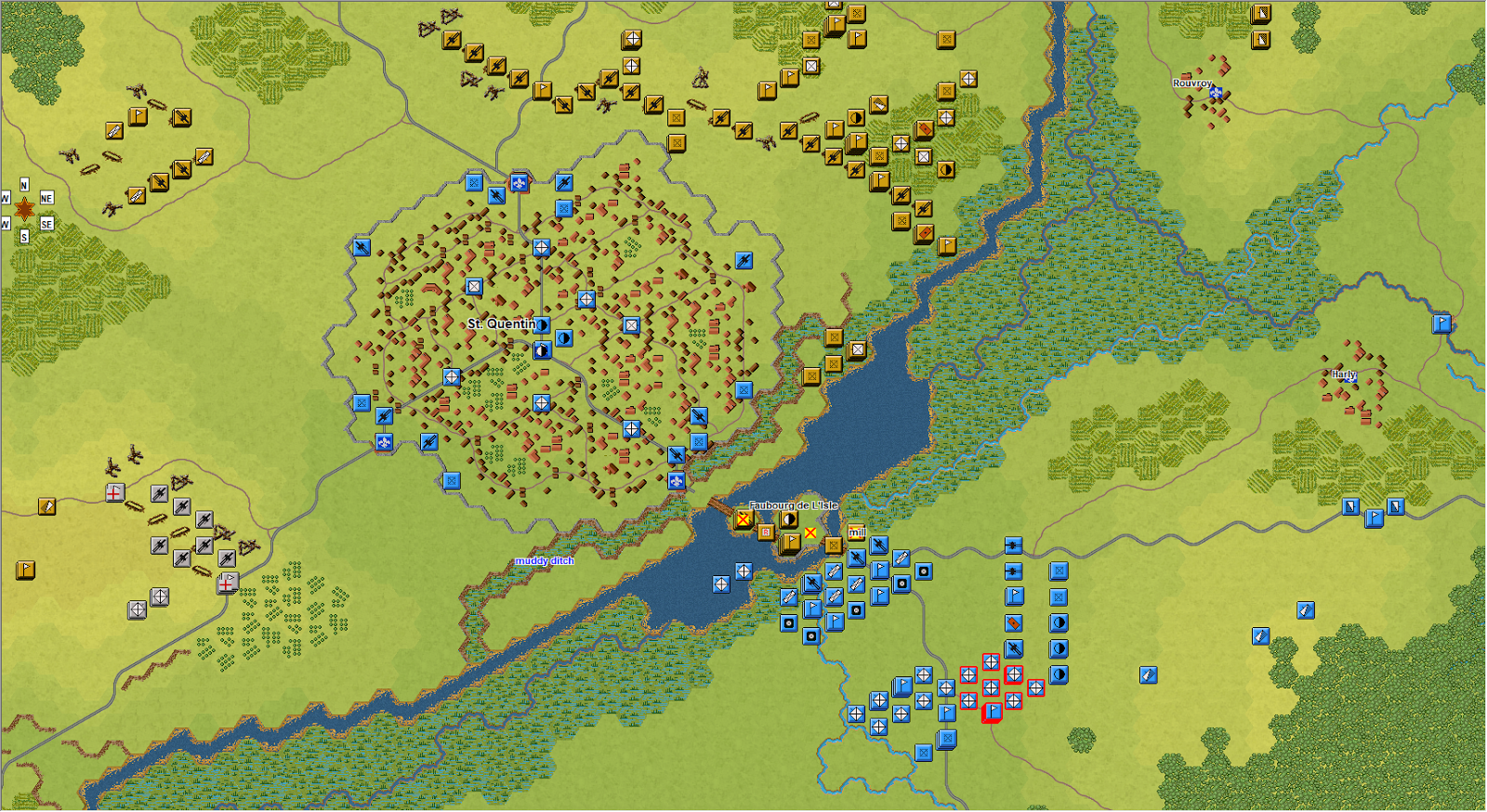Click the mill objective hex

(855, 532)
